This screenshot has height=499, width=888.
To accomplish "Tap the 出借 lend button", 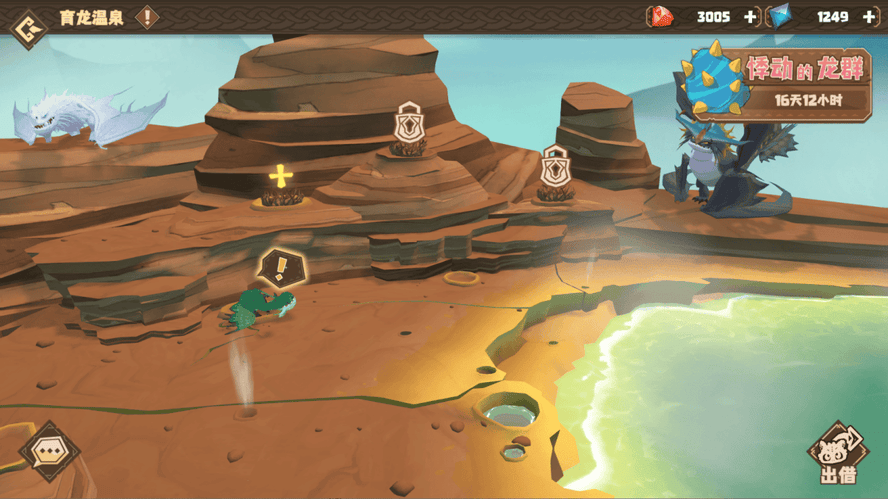I will [x=837, y=455].
